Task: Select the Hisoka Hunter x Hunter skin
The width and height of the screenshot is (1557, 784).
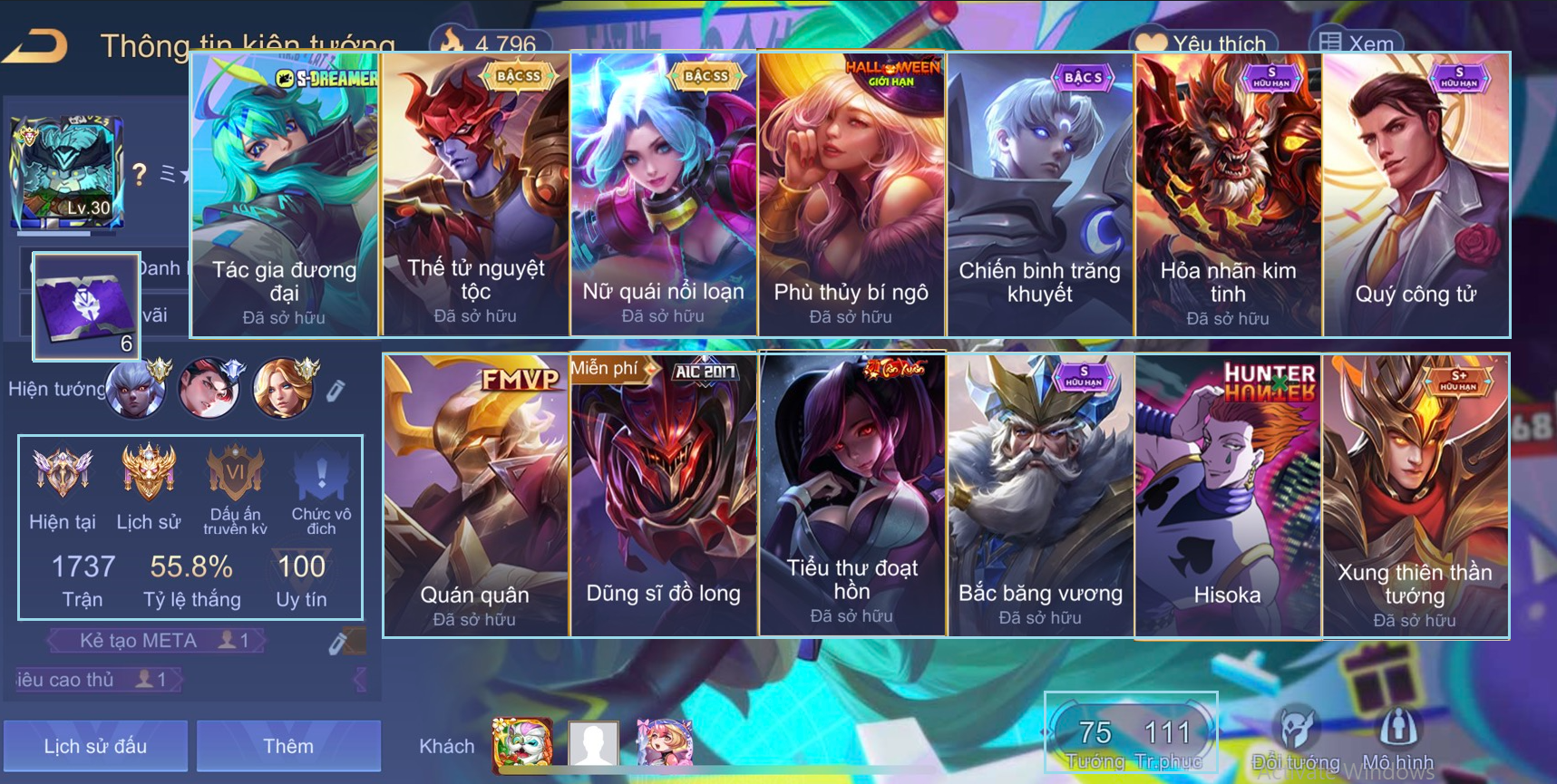Action: 1228,495
